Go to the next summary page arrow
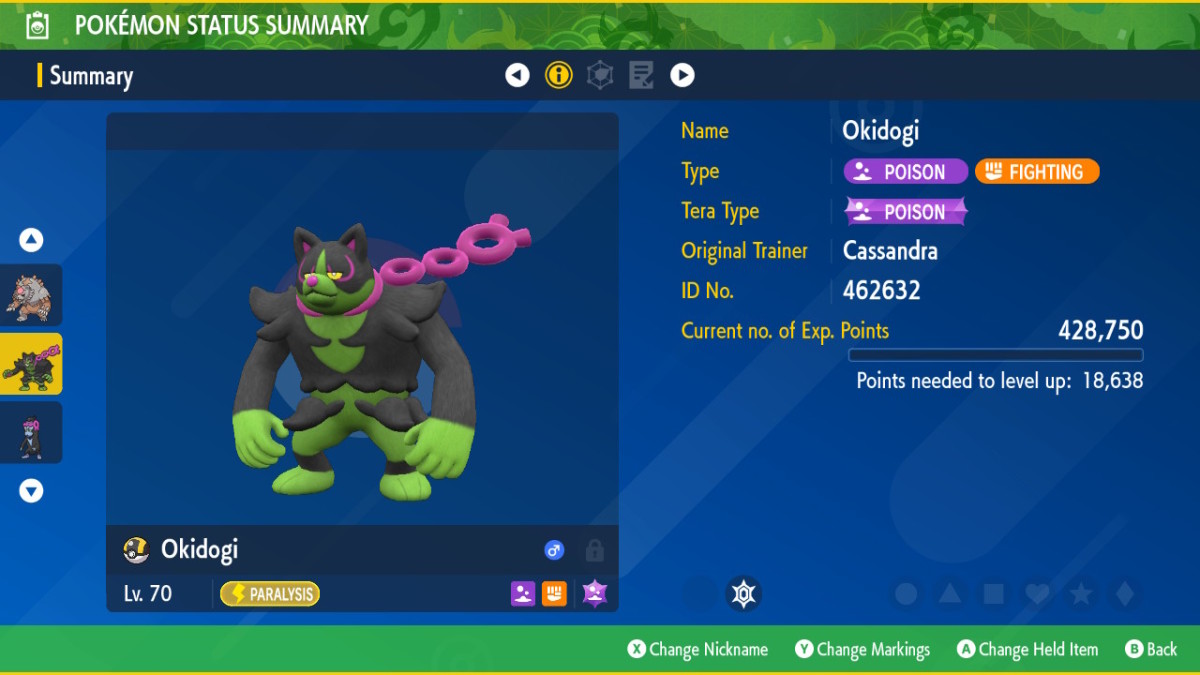The image size is (1200, 675). click(682, 75)
